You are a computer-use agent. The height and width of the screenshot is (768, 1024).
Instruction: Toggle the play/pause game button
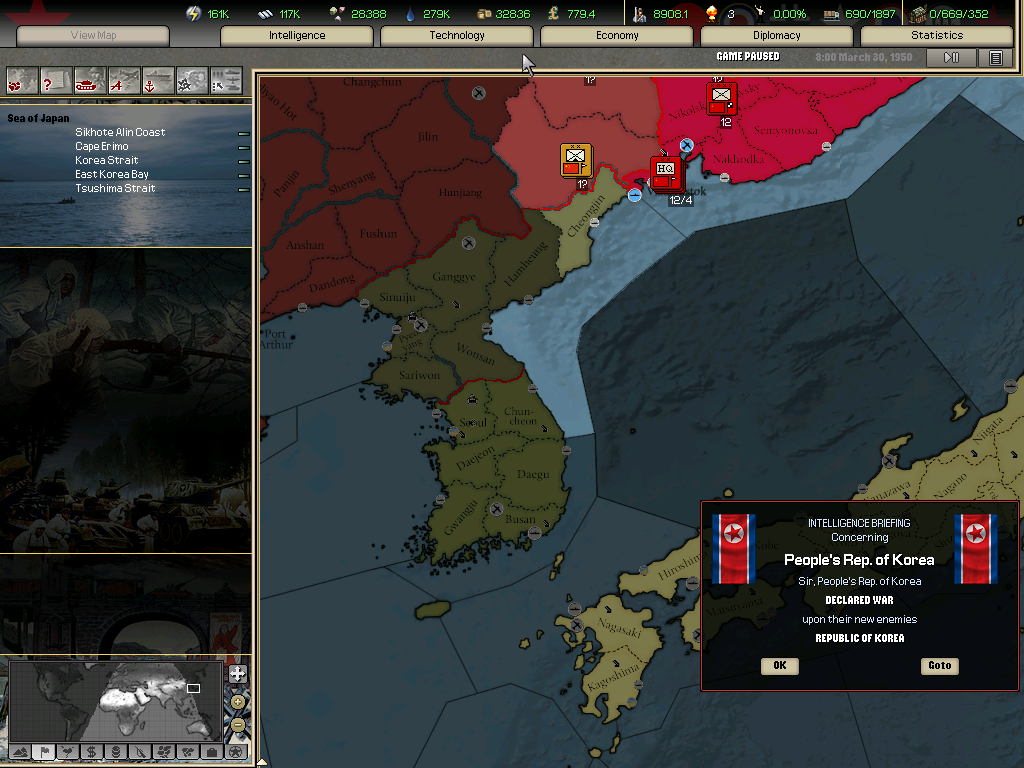(951, 58)
